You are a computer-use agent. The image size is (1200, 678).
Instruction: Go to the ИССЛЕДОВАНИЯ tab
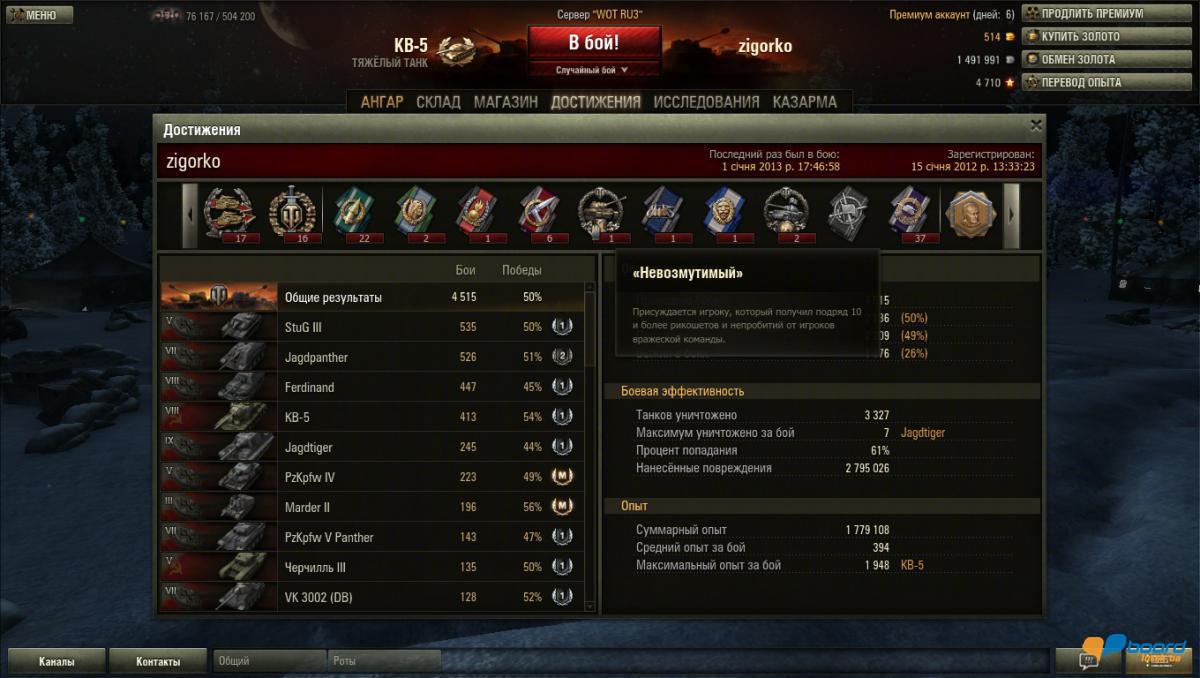click(706, 102)
